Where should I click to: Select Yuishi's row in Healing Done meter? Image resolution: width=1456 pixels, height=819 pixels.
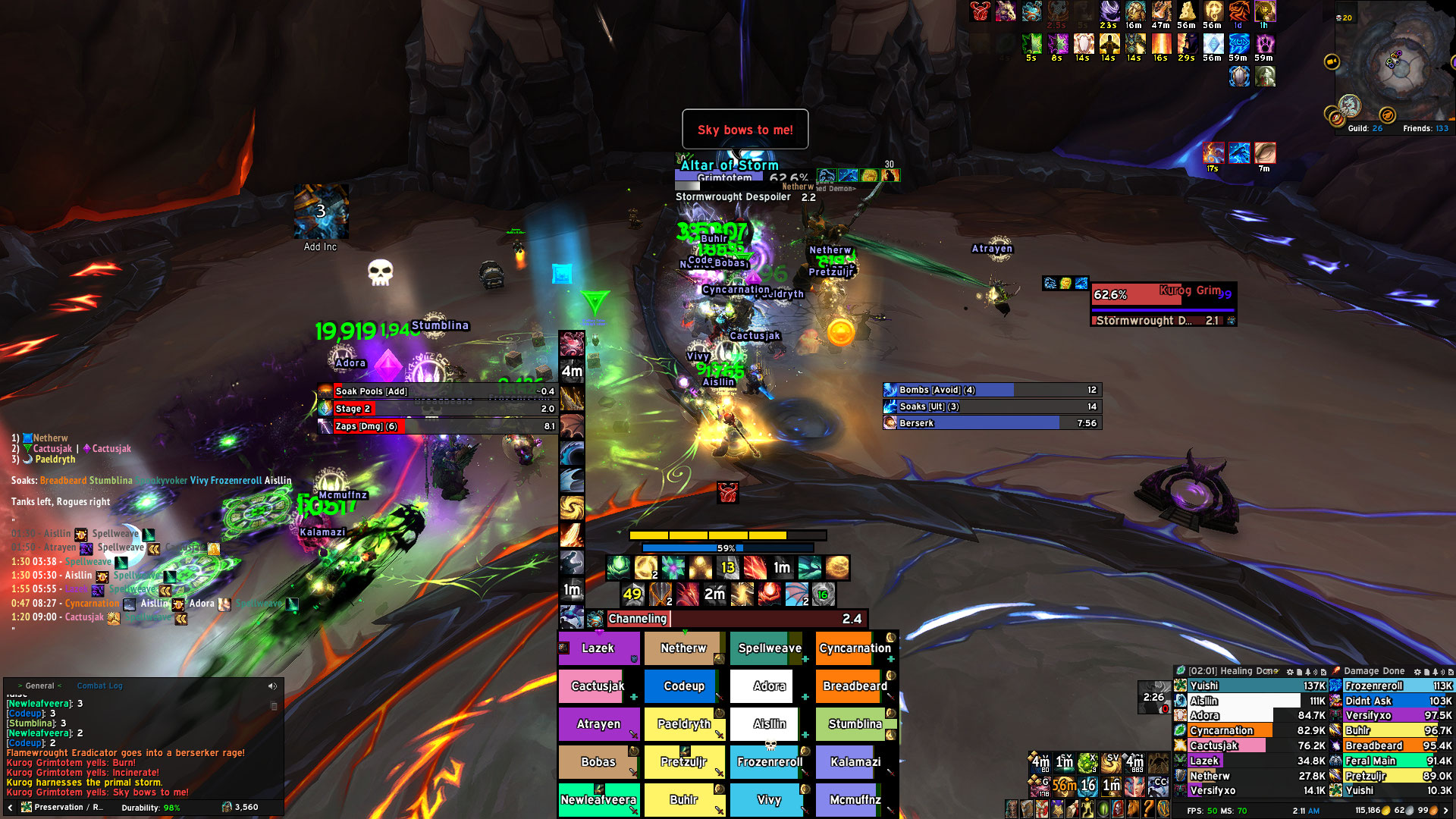(x=1250, y=686)
